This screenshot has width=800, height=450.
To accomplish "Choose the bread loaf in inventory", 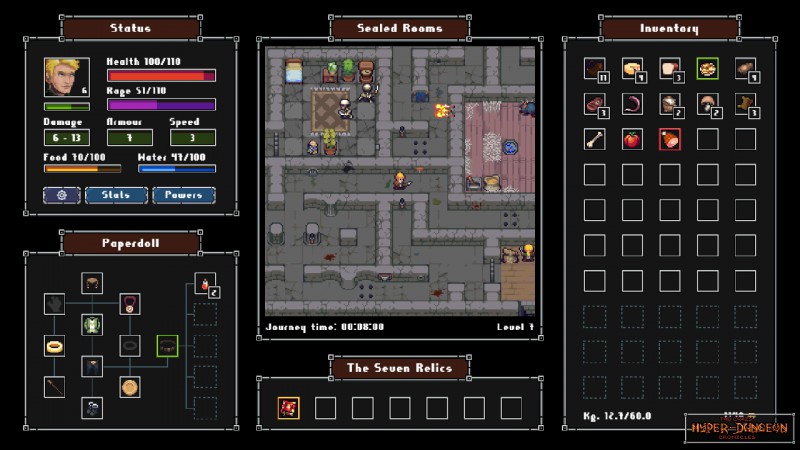I will [x=670, y=68].
